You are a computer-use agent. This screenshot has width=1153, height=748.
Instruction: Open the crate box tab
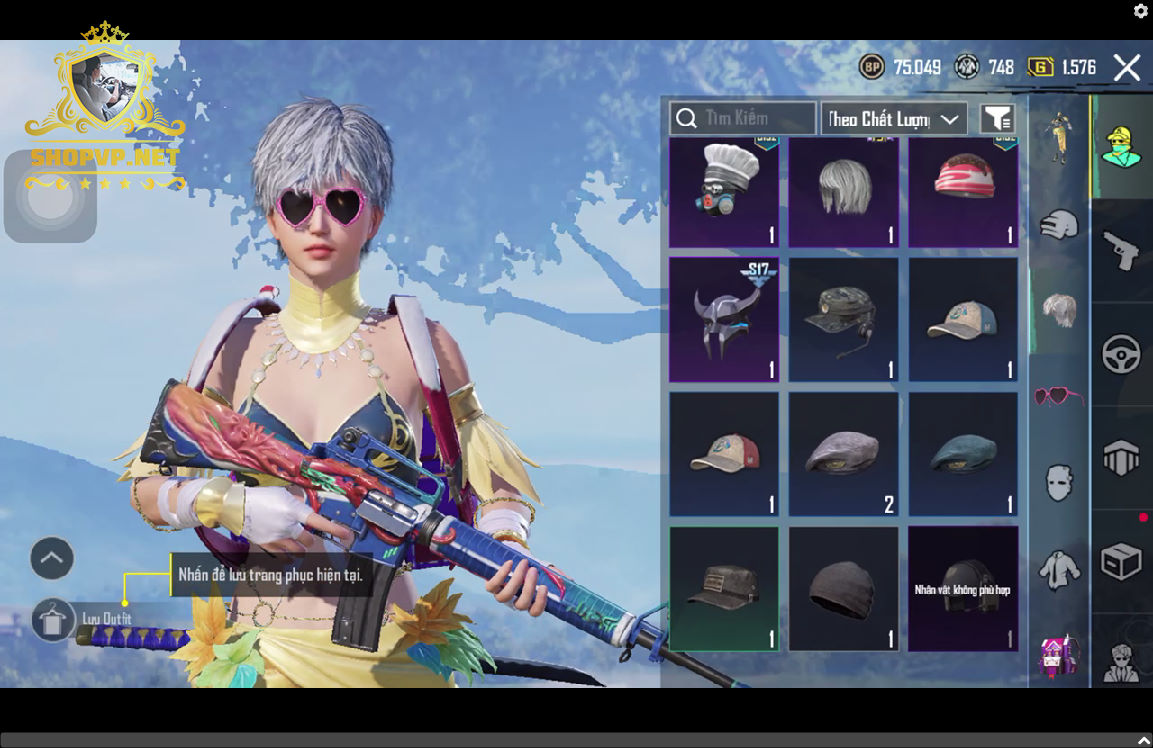pos(1121,562)
